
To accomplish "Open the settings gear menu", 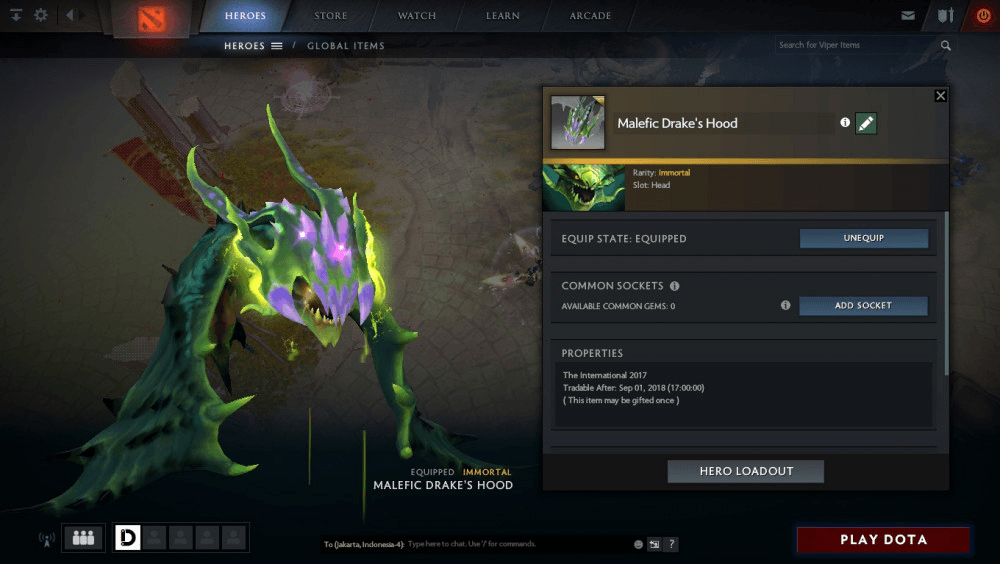I will coord(41,16).
